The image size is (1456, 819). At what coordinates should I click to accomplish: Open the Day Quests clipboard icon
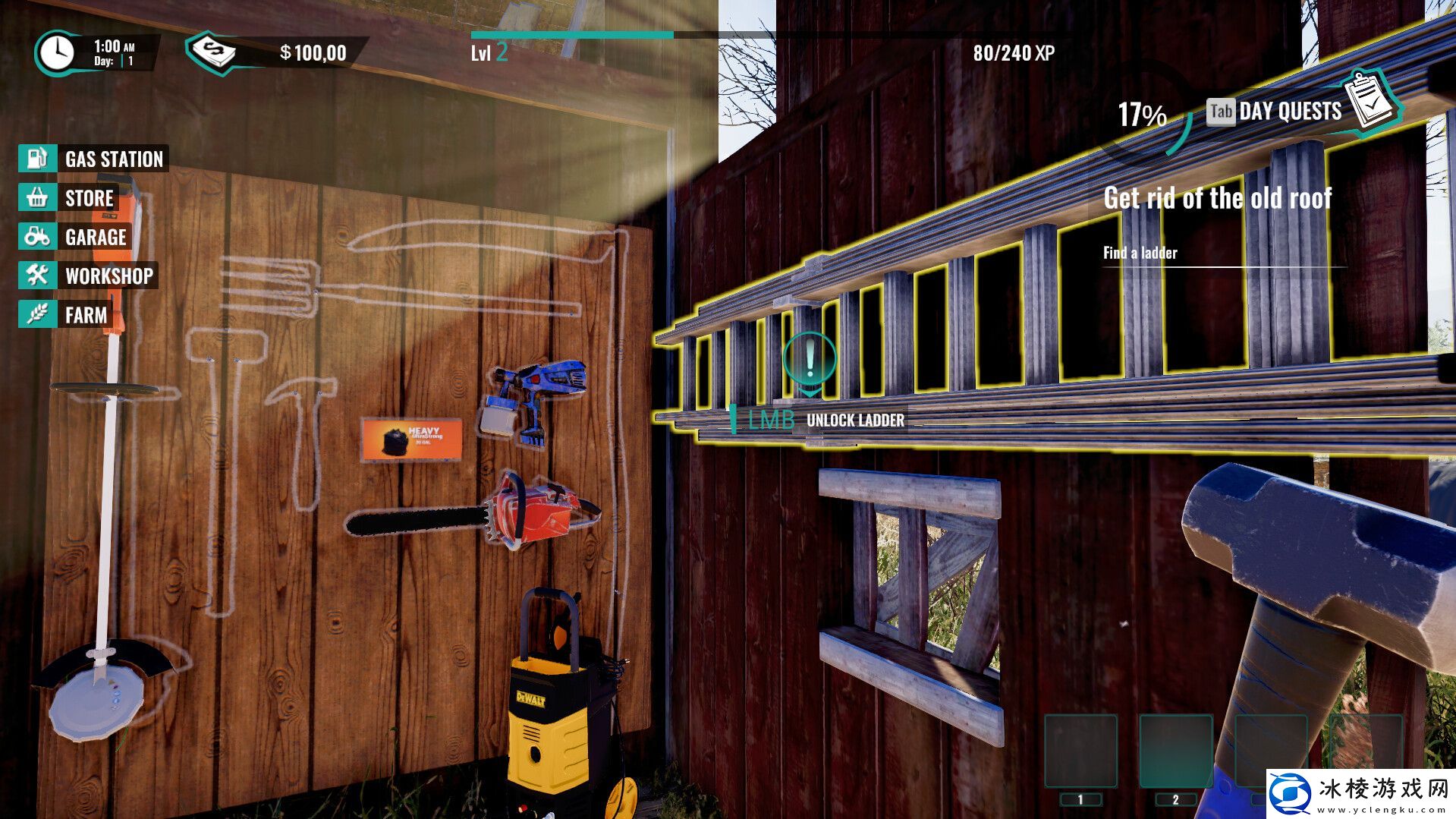click(1373, 101)
